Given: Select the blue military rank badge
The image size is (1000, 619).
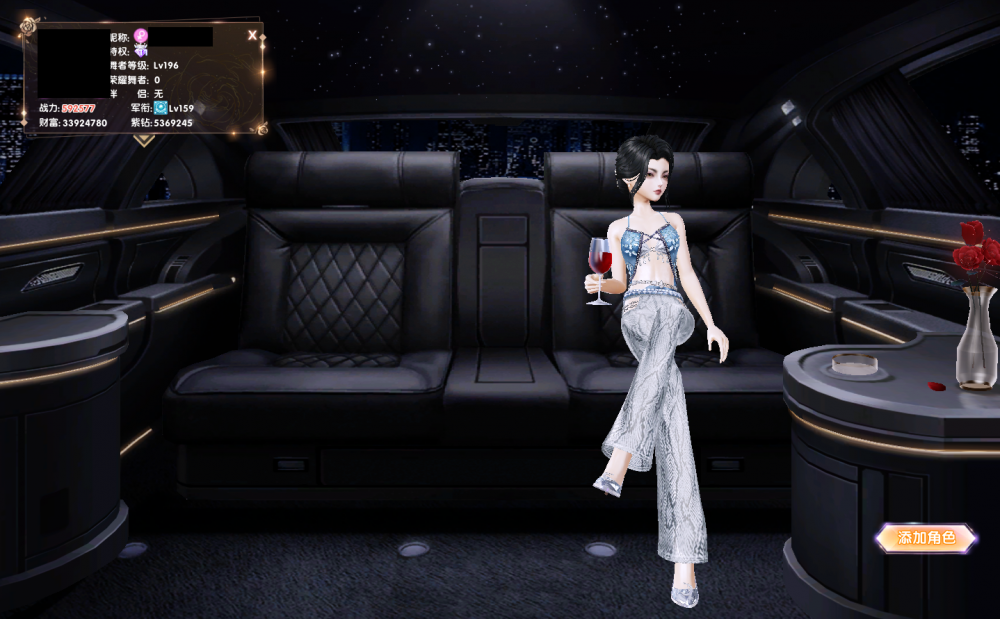Looking at the screenshot, I should pos(160,107).
